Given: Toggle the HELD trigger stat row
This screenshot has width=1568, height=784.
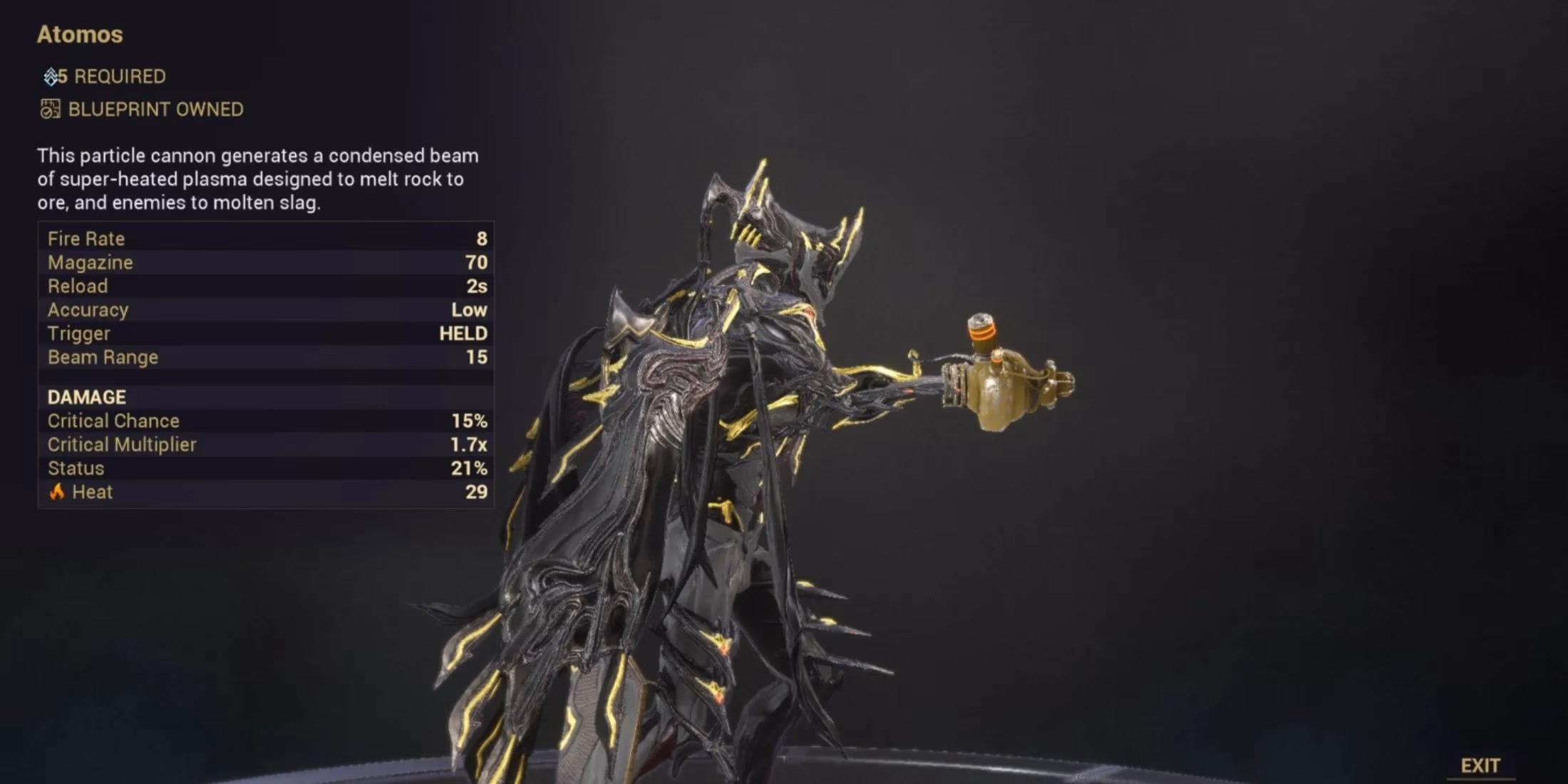Looking at the screenshot, I should (x=264, y=333).
